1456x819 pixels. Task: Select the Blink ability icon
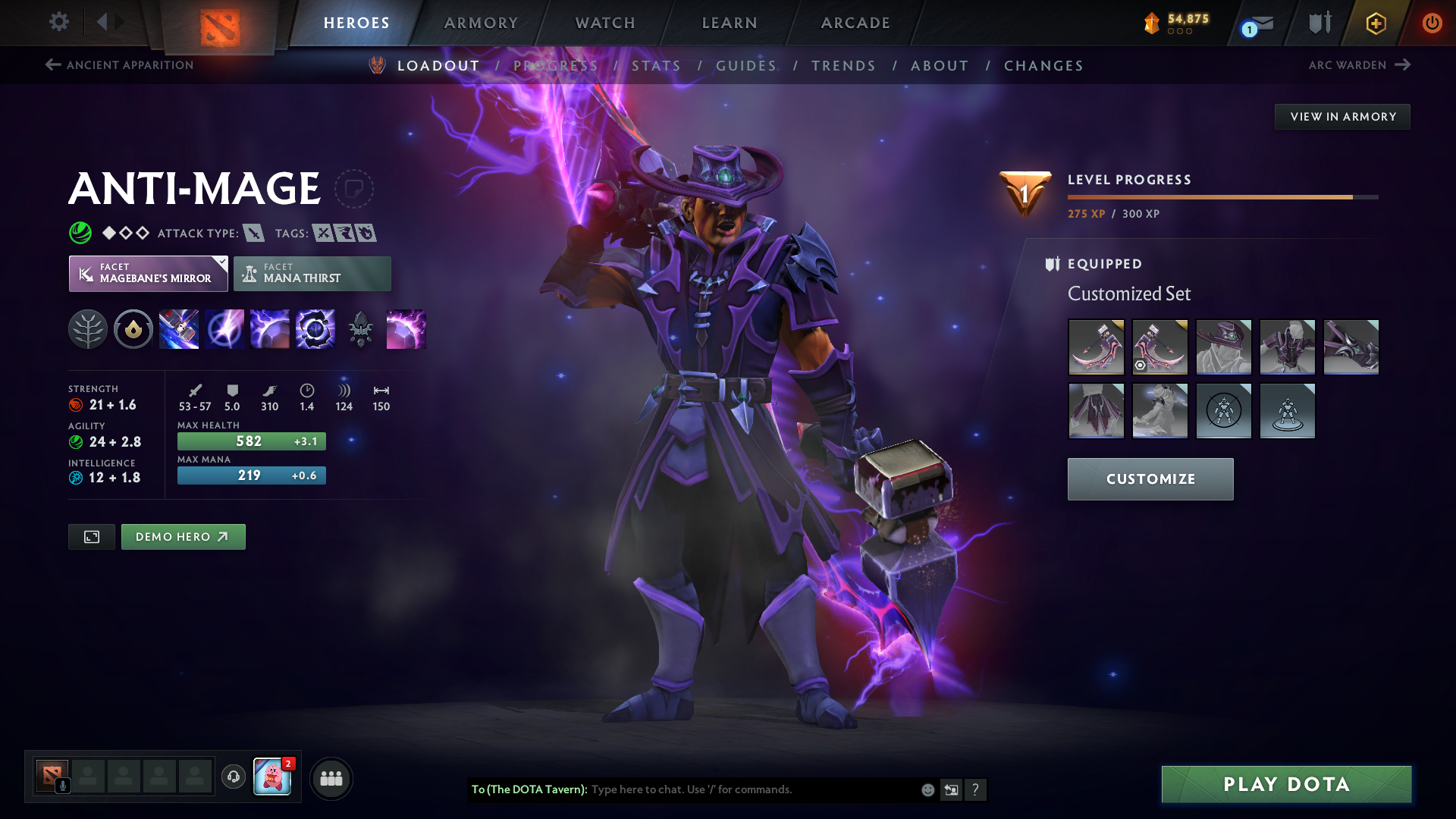click(x=224, y=329)
